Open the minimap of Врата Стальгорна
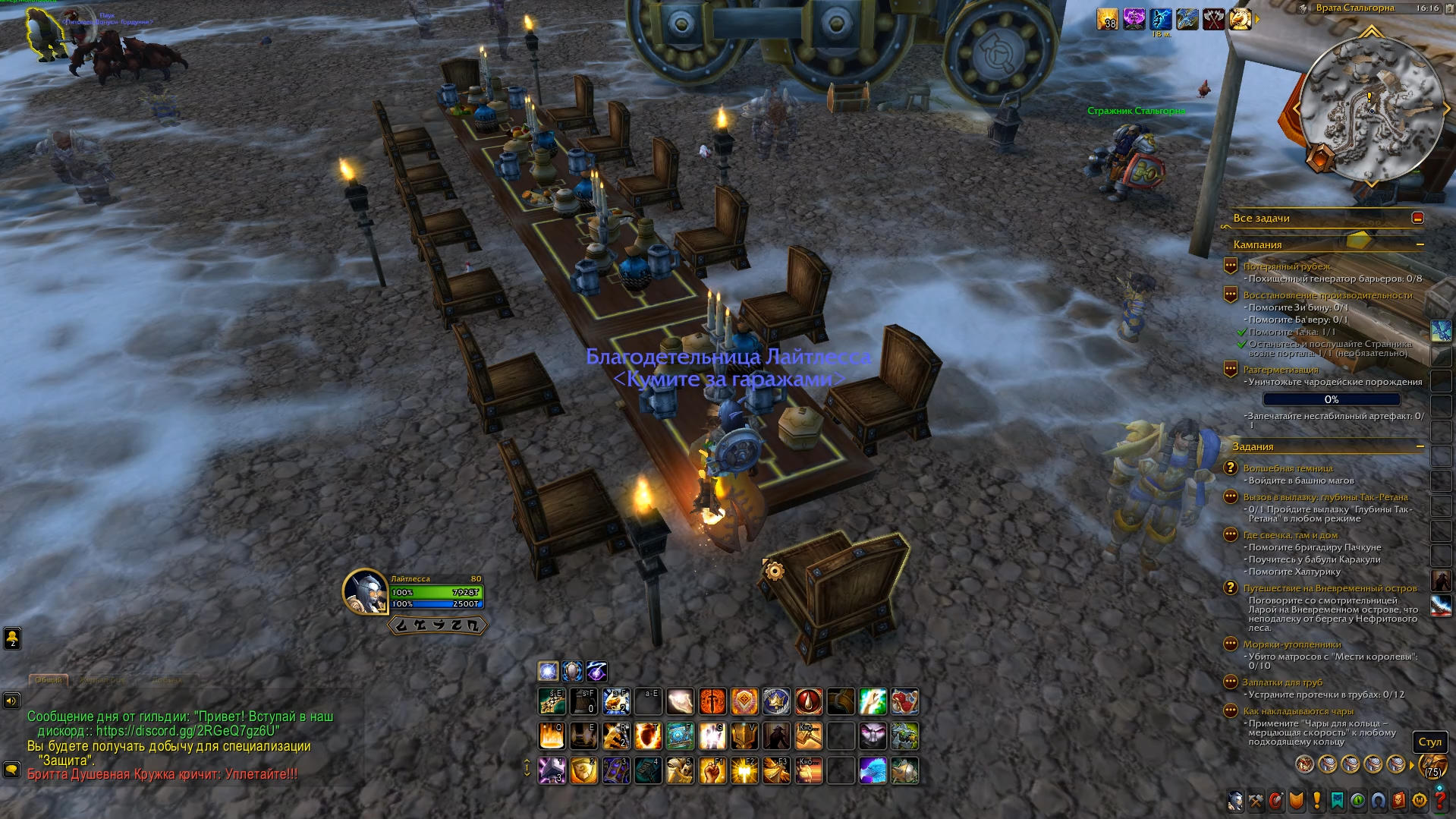The height and width of the screenshot is (819, 1456). click(1370, 109)
